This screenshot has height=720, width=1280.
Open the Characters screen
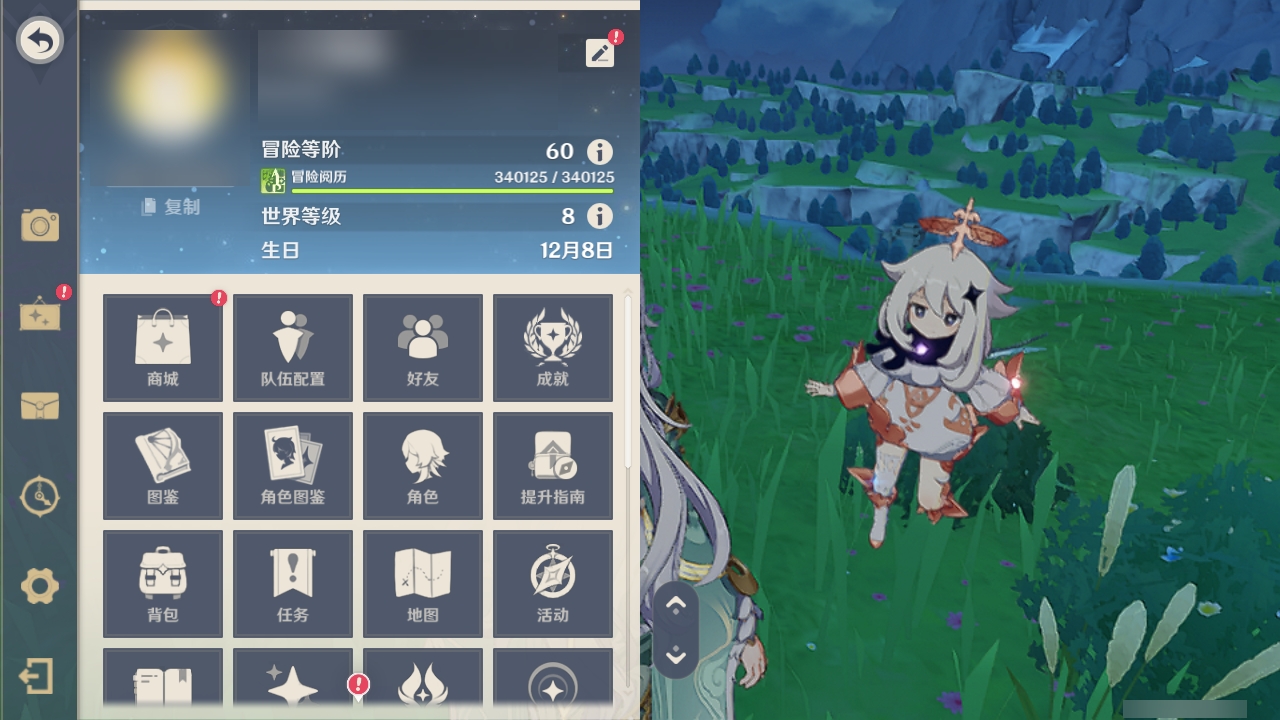[x=423, y=465]
